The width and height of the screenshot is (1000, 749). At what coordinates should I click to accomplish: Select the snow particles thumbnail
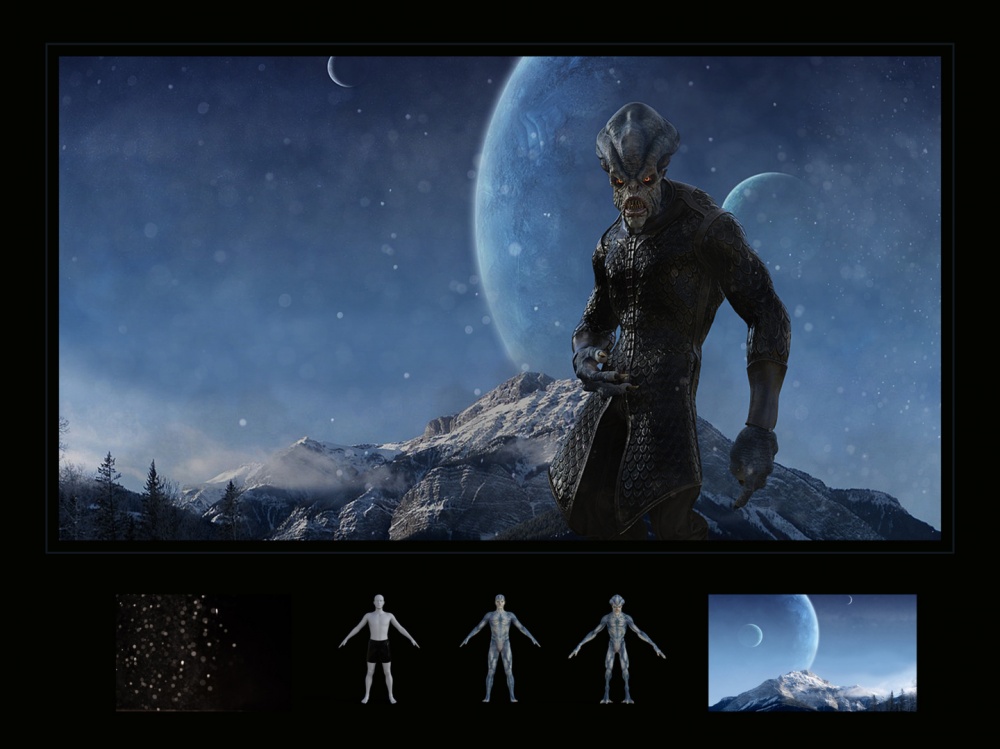coord(203,652)
